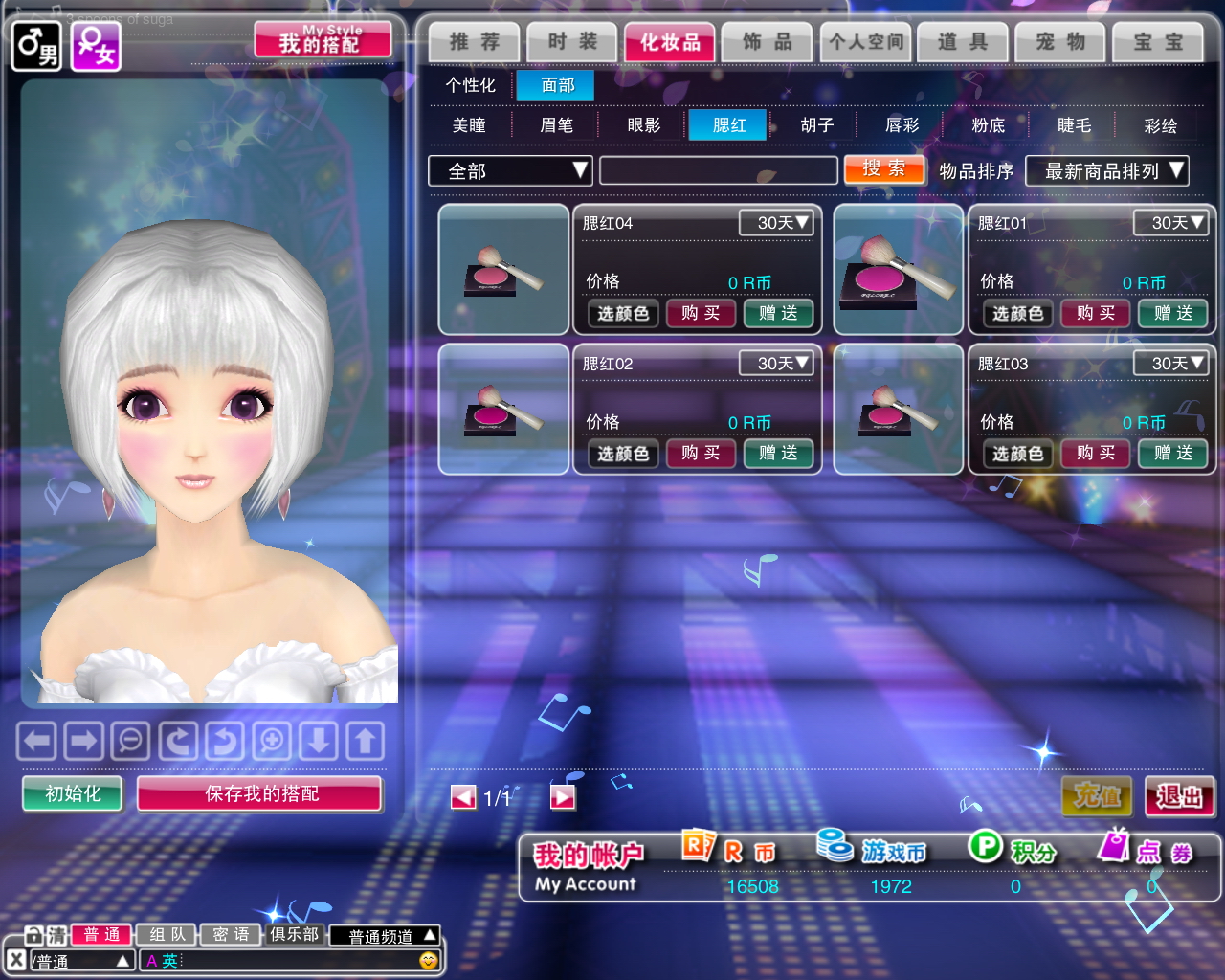This screenshot has height=980, width=1225.
Task: Open 我的搭配 My Style
Action: click(323, 41)
